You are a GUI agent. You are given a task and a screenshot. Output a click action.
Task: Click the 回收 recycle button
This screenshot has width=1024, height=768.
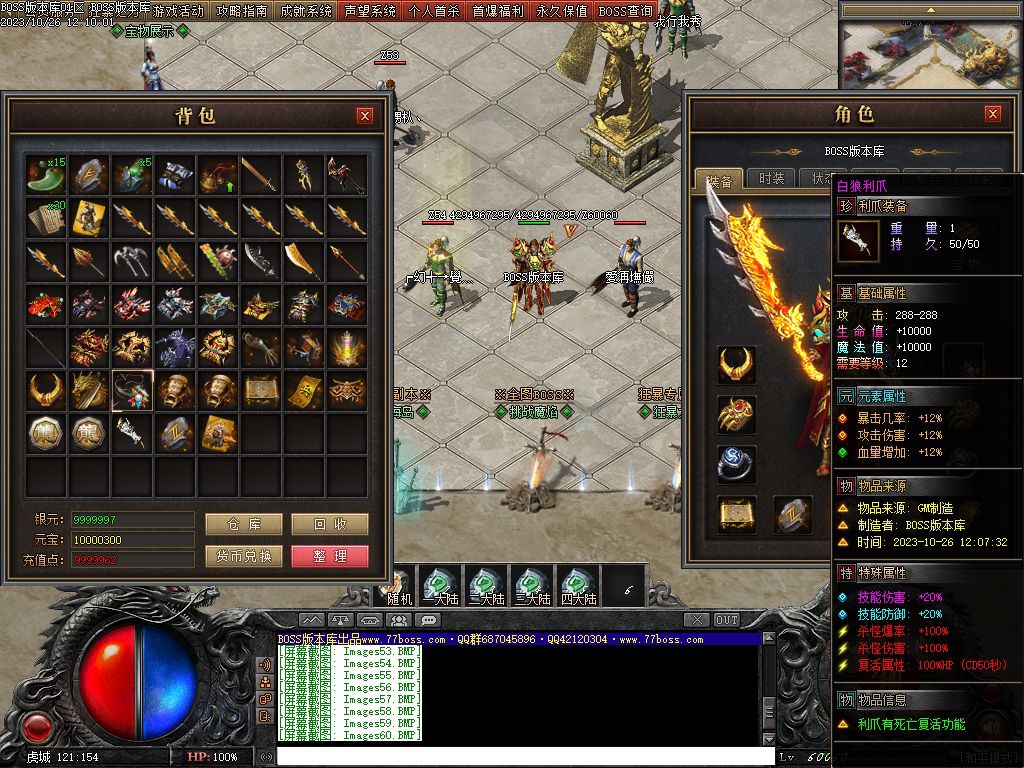(329, 525)
